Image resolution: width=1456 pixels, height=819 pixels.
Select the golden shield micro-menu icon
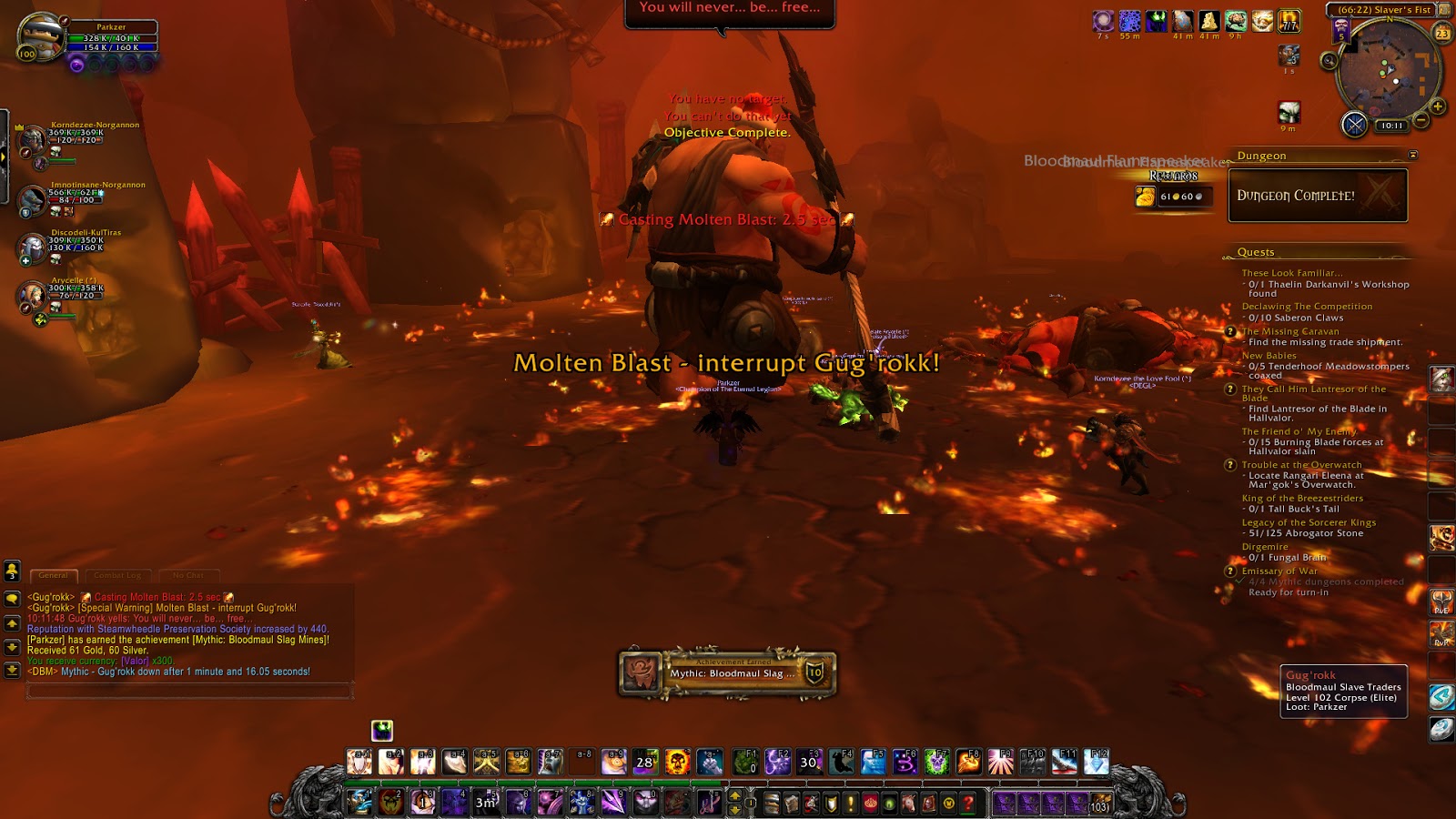tap(830, 804)
